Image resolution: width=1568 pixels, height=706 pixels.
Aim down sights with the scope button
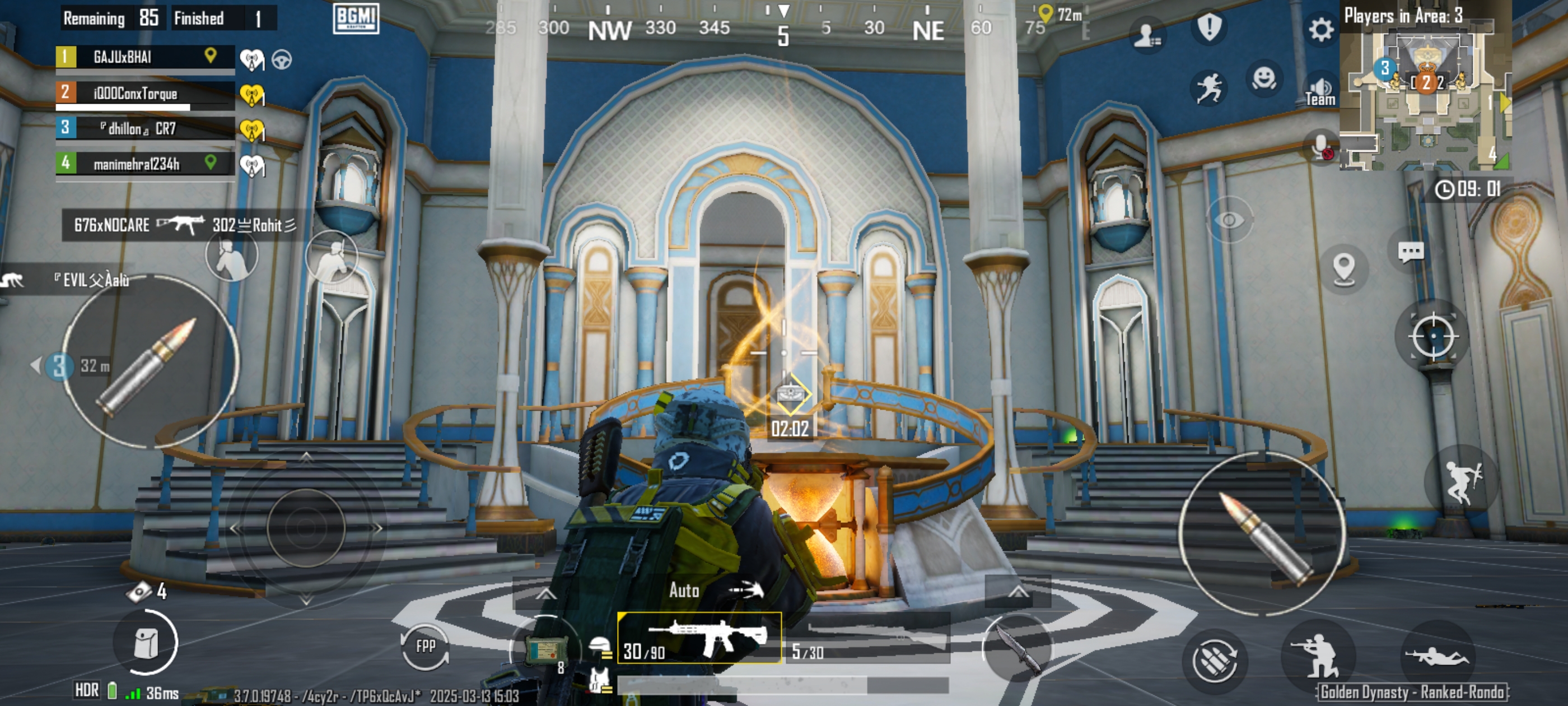point(1433,336)
